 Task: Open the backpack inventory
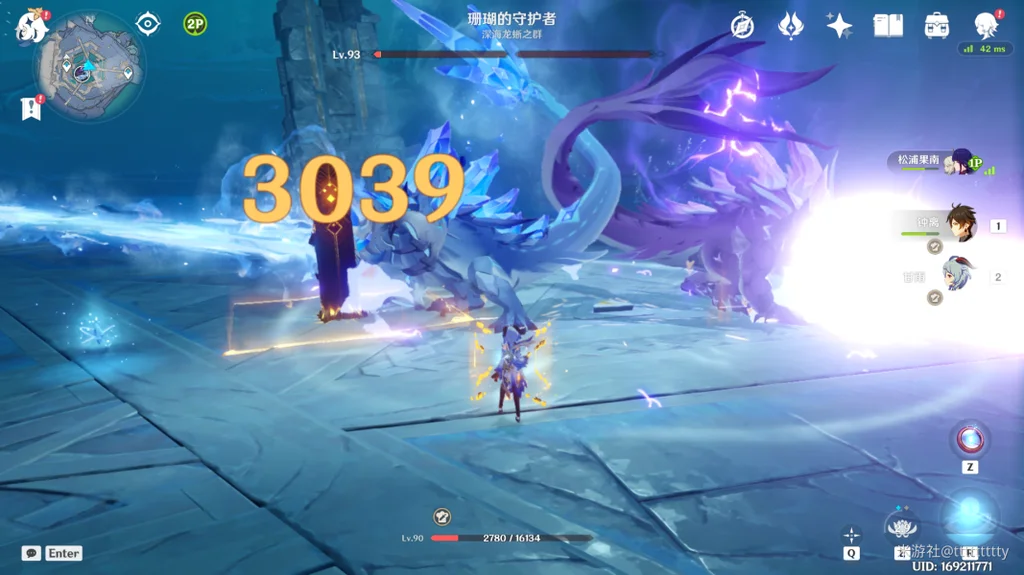[937, 26]
